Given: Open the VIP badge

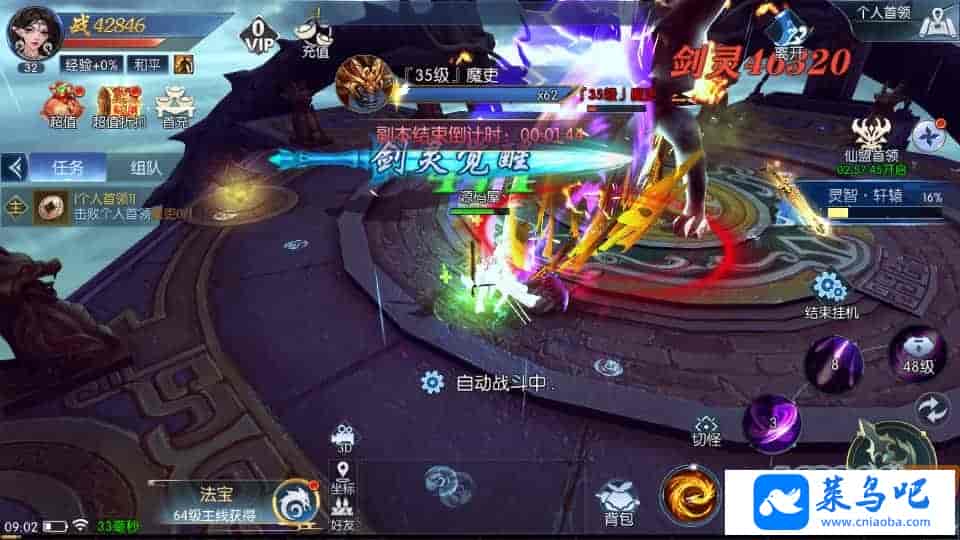Looking at the screenshot, I should [259, 35].
